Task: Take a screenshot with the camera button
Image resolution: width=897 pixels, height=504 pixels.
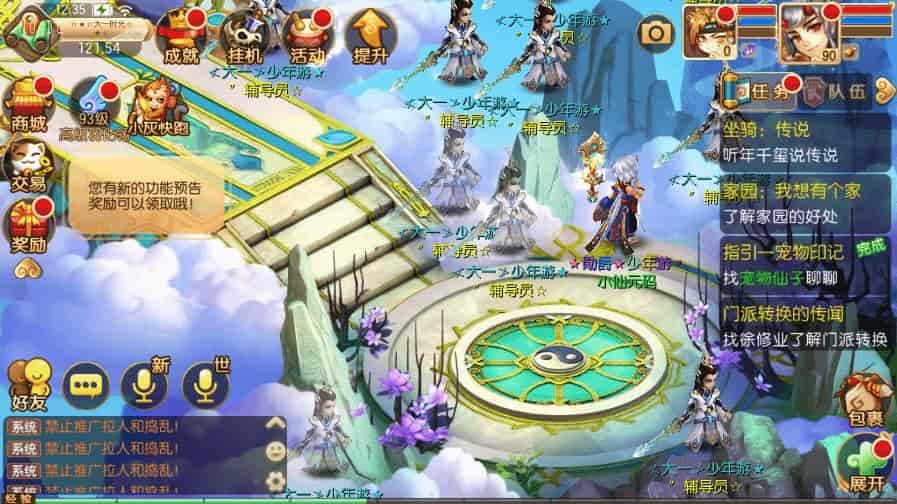Action: pyautogui.click(x=656, y=33)
